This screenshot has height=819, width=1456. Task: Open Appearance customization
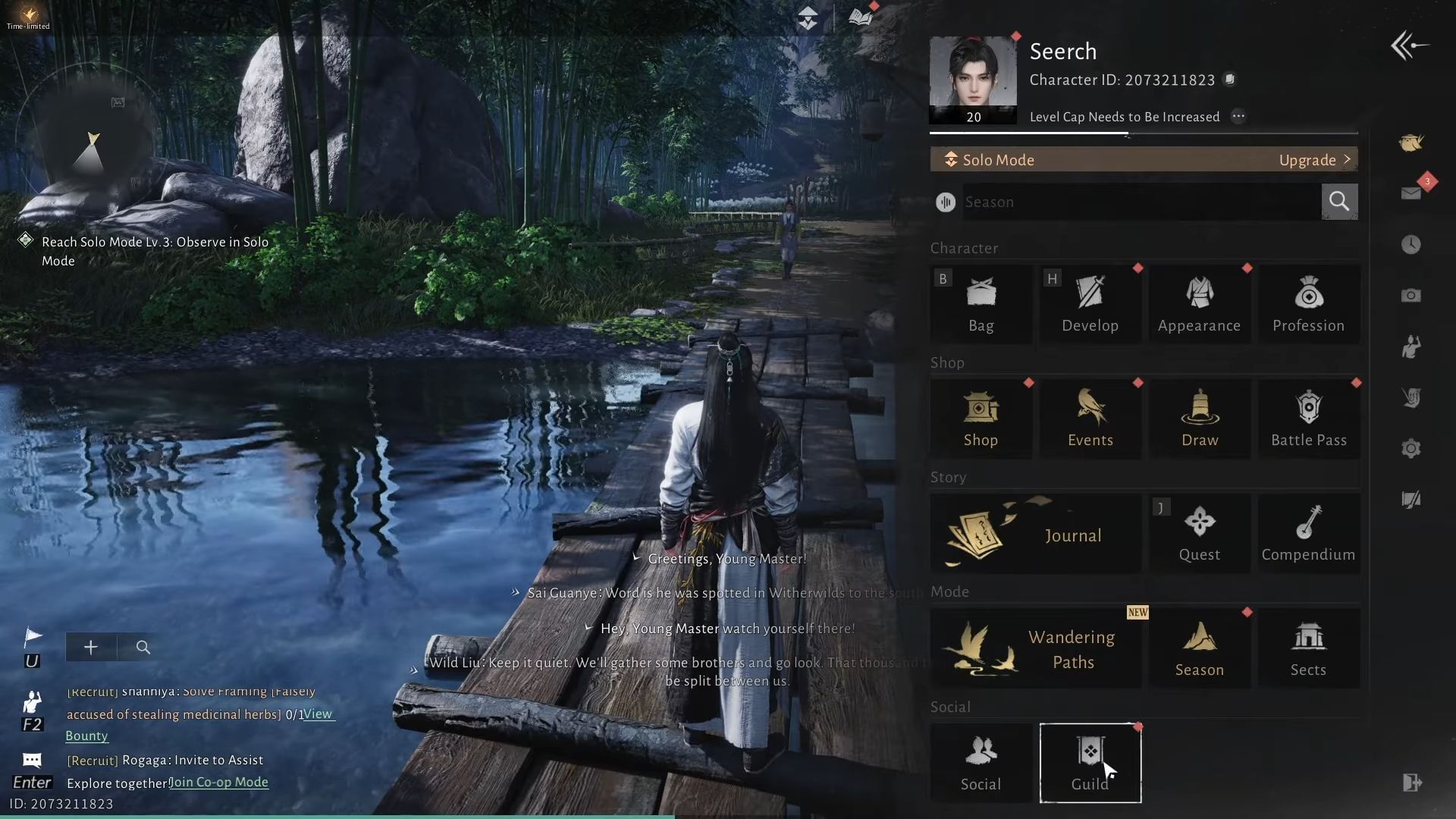(1199, 303)
